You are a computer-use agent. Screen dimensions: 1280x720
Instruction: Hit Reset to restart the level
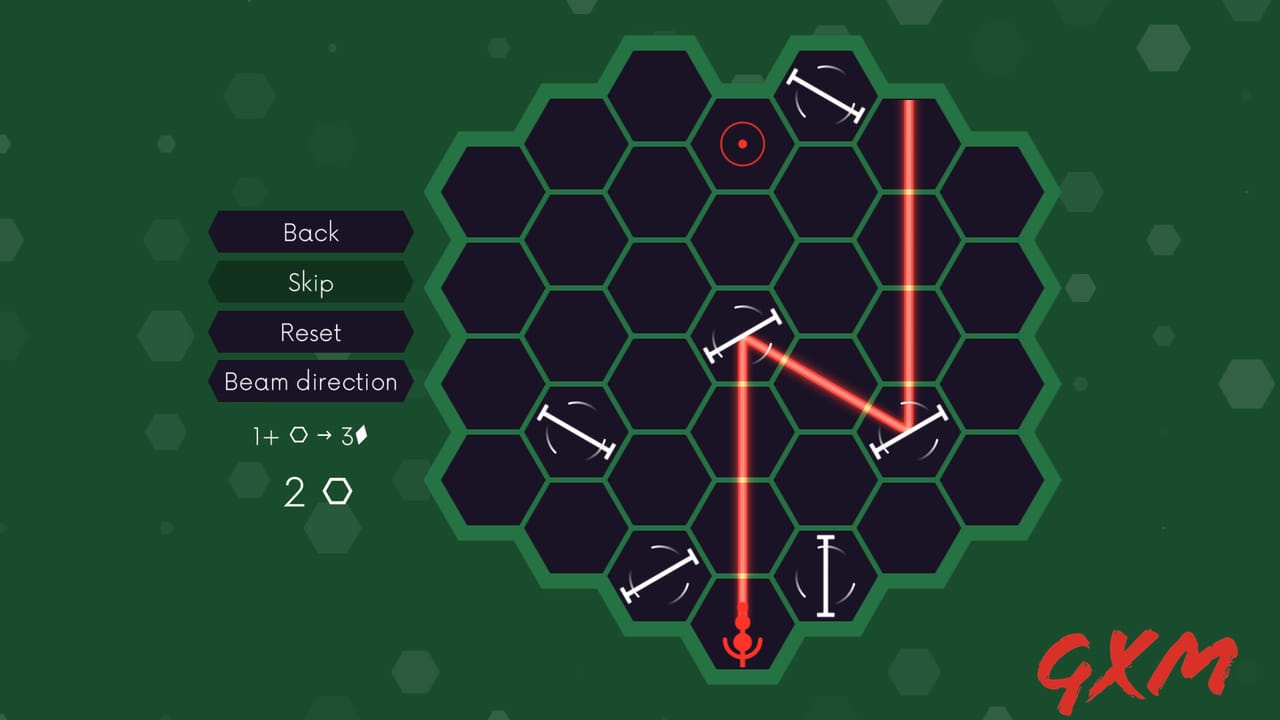[x=310, y=333]
